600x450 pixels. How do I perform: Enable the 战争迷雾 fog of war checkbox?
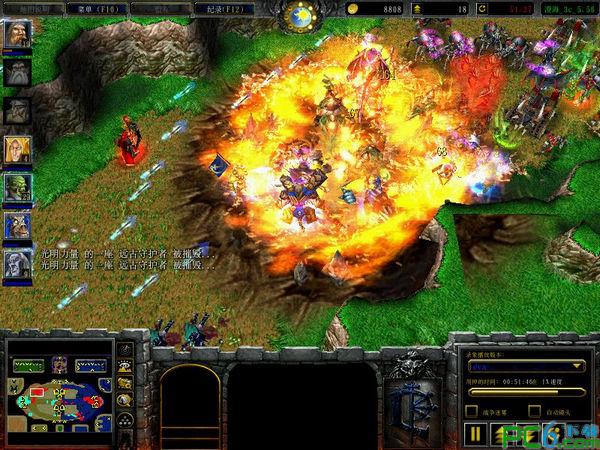[472, 411]
